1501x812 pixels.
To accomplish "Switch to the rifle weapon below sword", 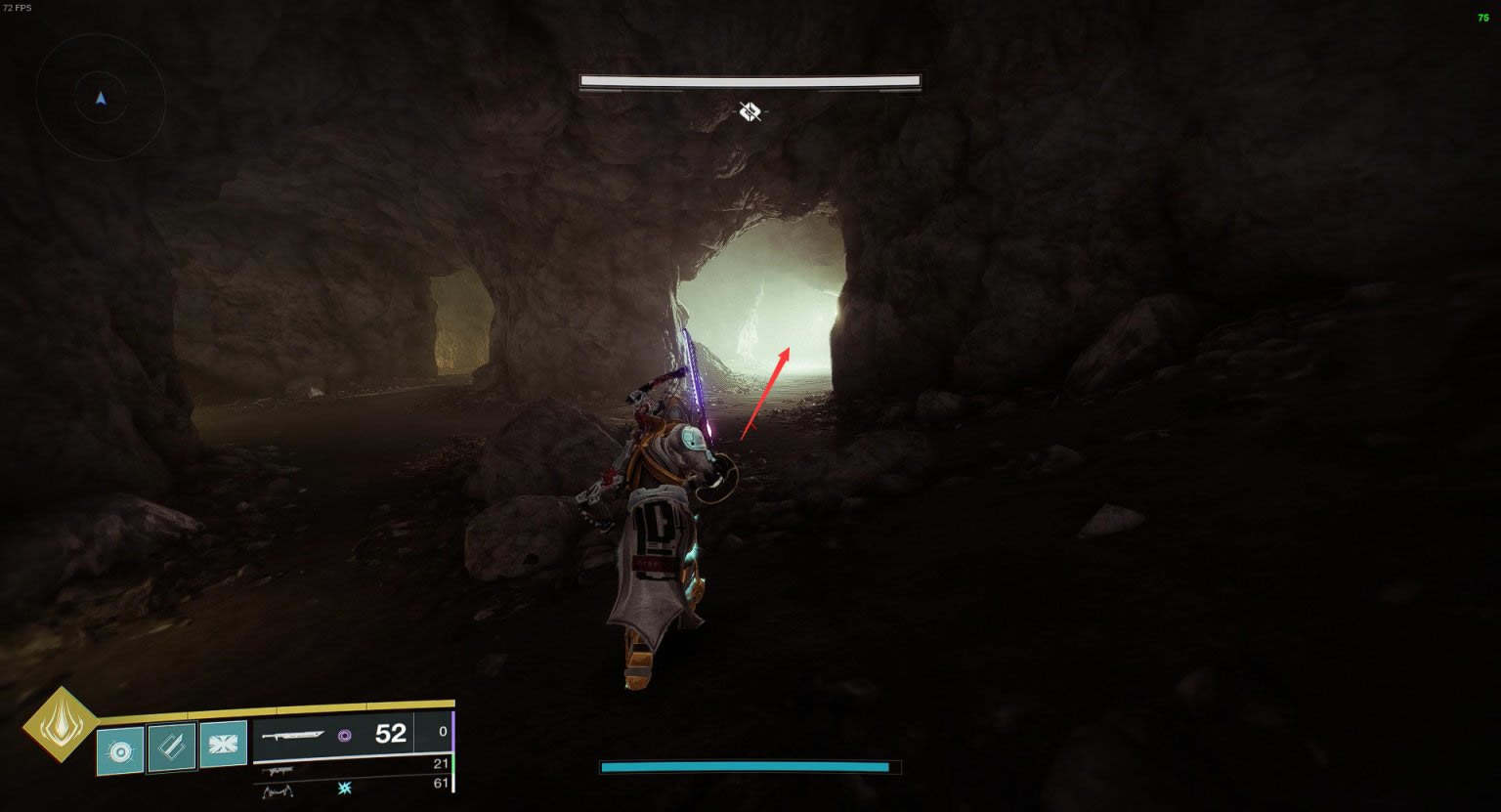I will (279, 771).
